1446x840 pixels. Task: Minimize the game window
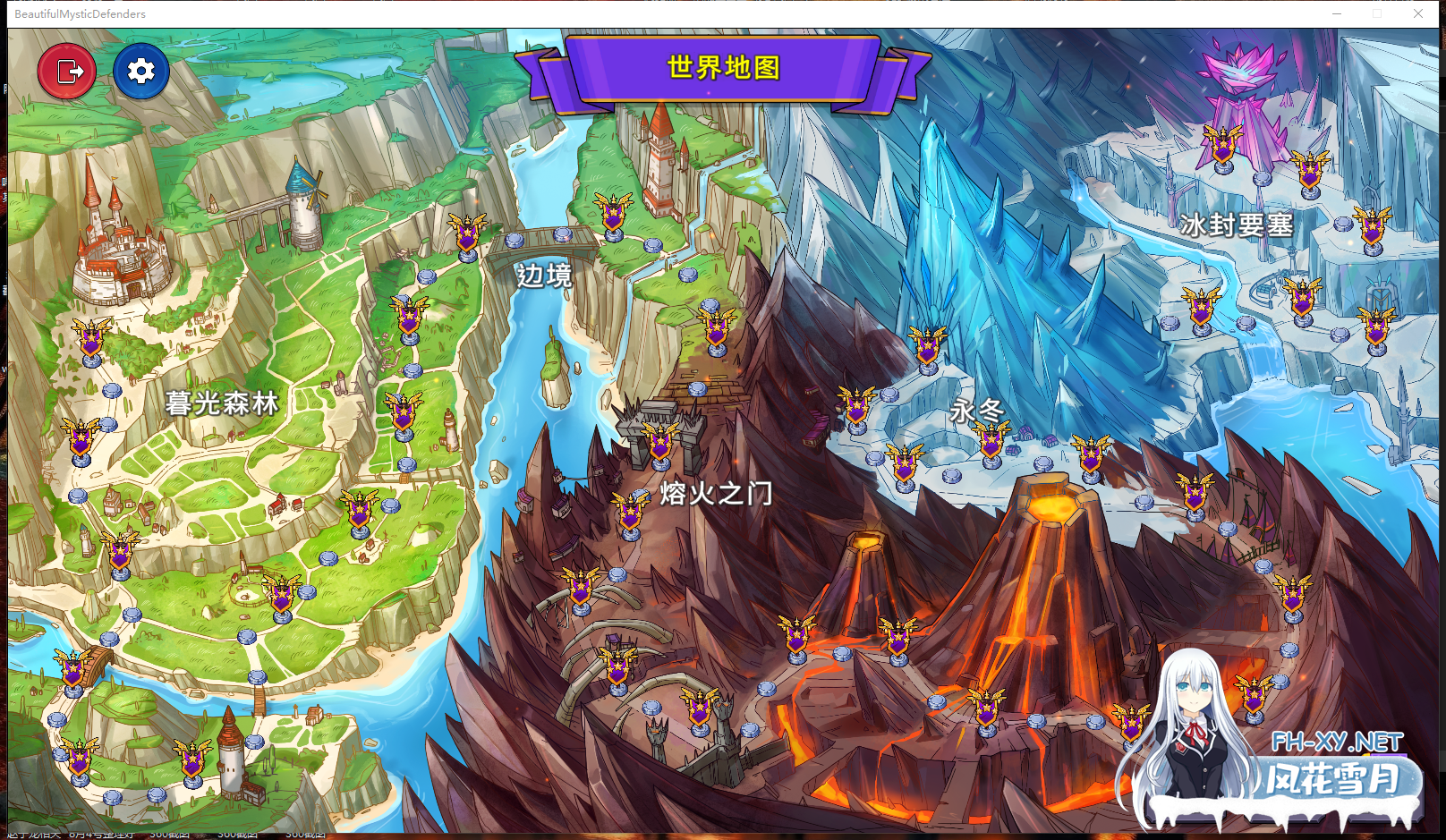[1337, 13]
